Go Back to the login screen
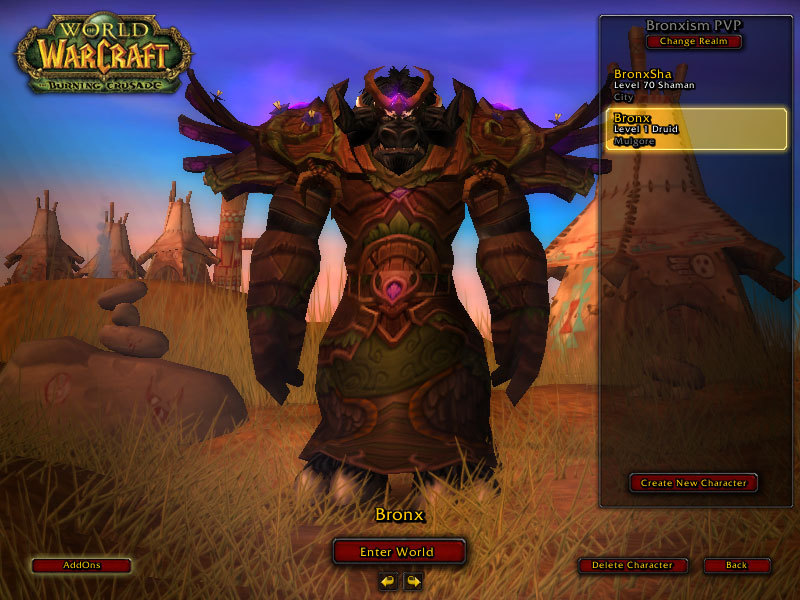 click(x=736, y=565)
